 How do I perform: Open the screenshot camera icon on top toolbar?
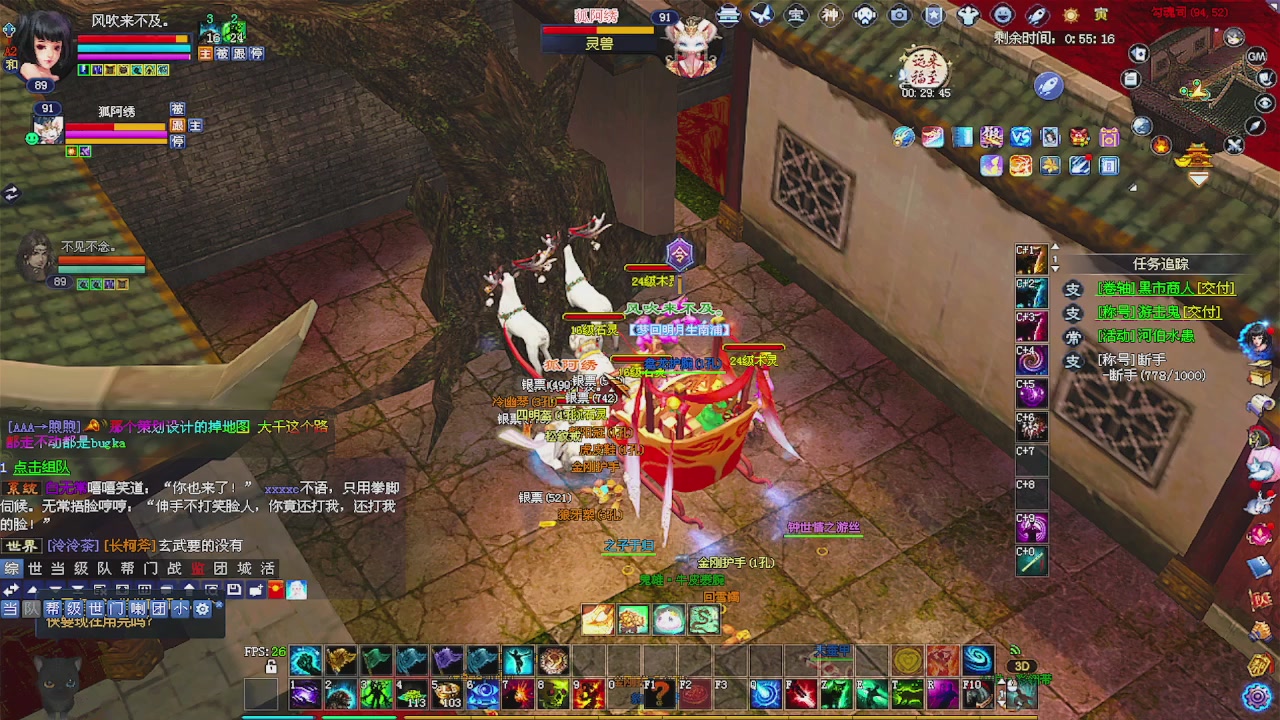(x=898, y=15)
